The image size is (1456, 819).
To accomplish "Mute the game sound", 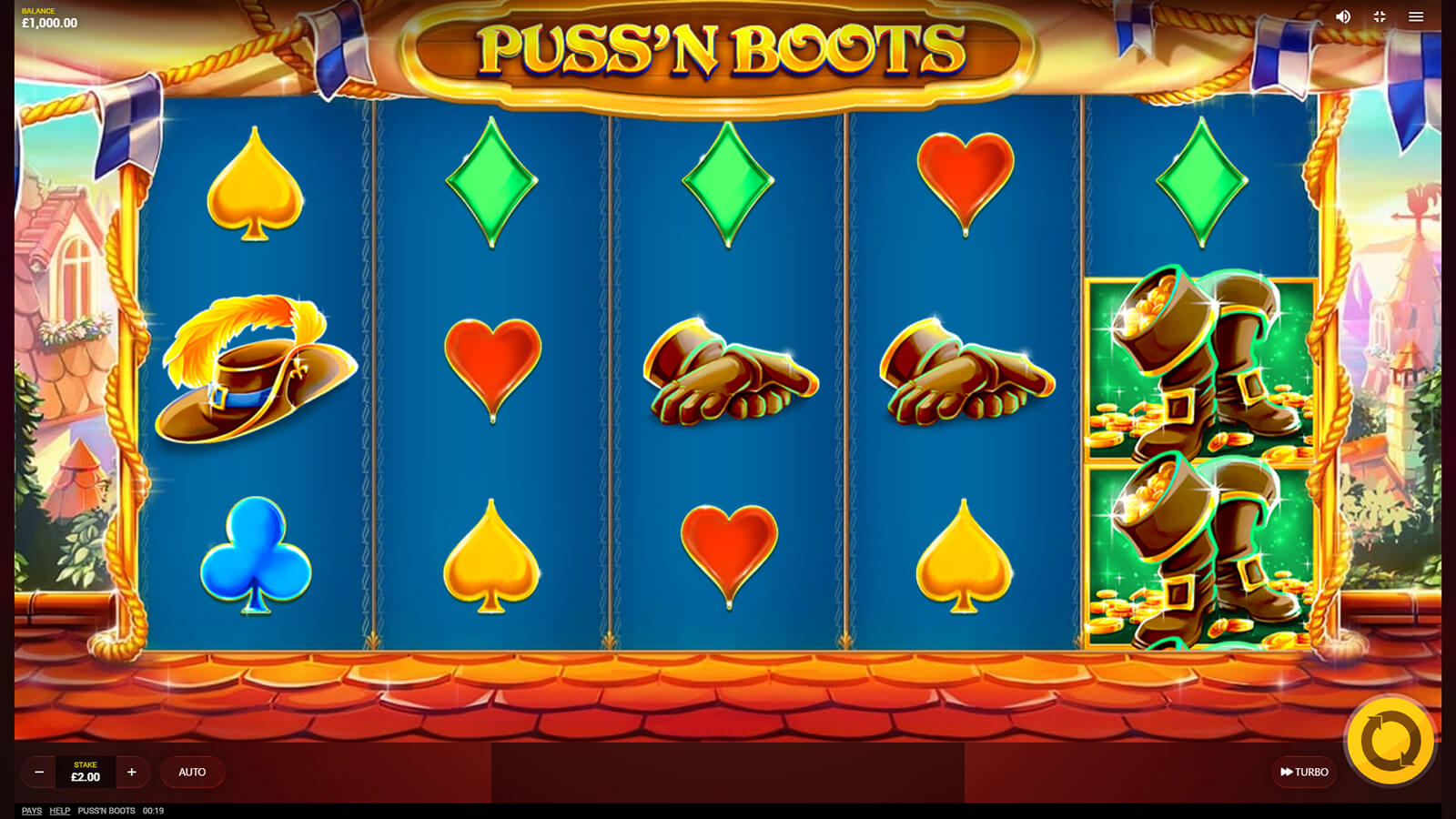I will (x=1343, y=16).
